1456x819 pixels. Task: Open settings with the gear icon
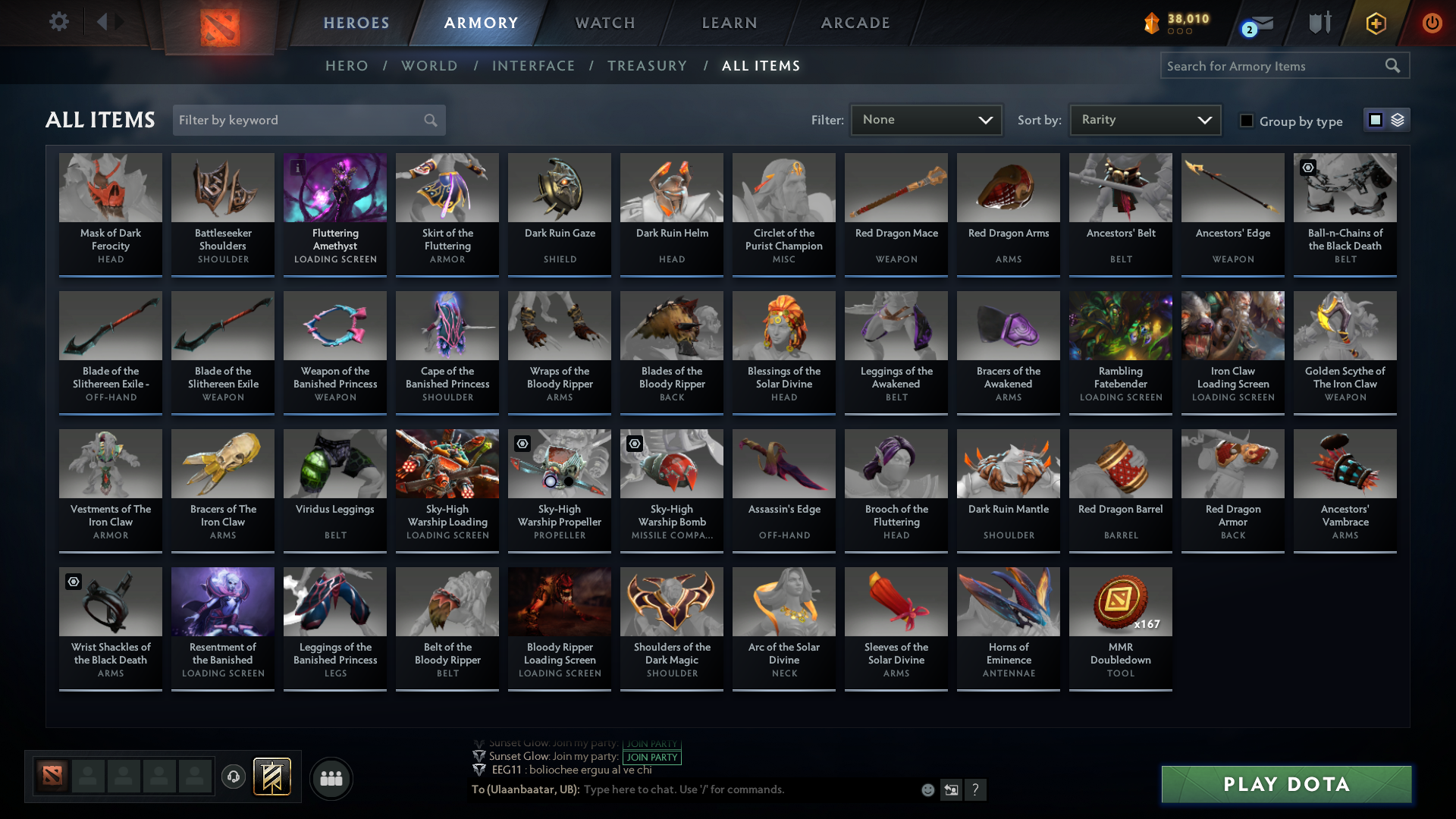coord(59,22)
